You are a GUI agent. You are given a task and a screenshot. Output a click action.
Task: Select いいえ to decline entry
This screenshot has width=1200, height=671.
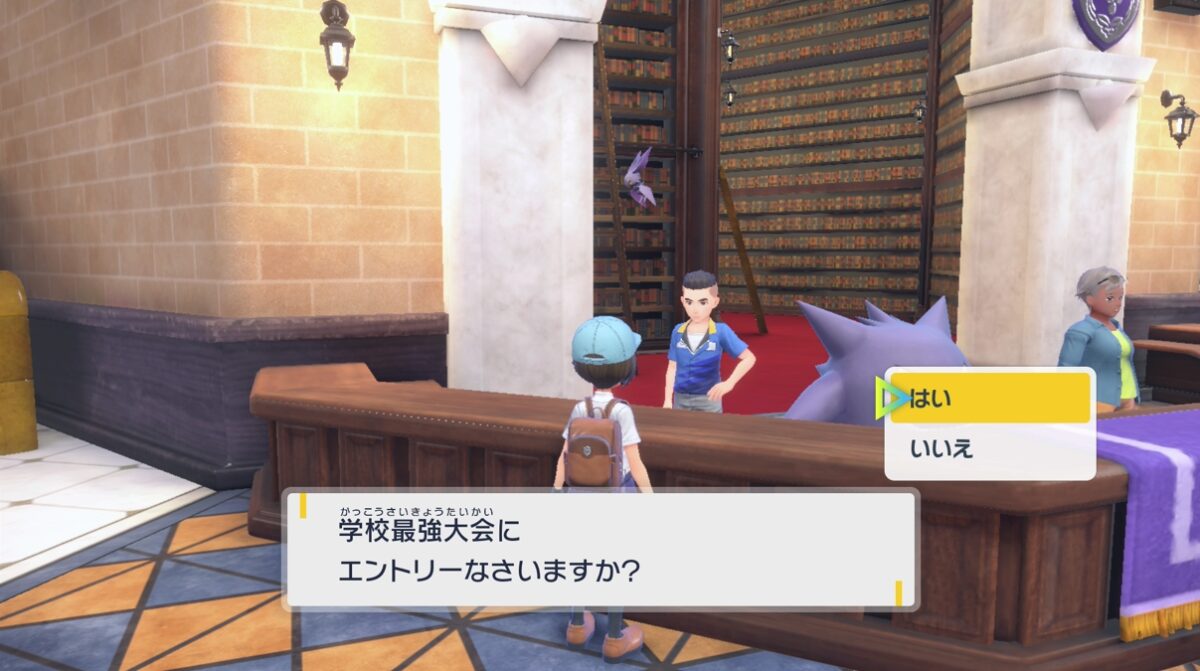click(988, 450)
